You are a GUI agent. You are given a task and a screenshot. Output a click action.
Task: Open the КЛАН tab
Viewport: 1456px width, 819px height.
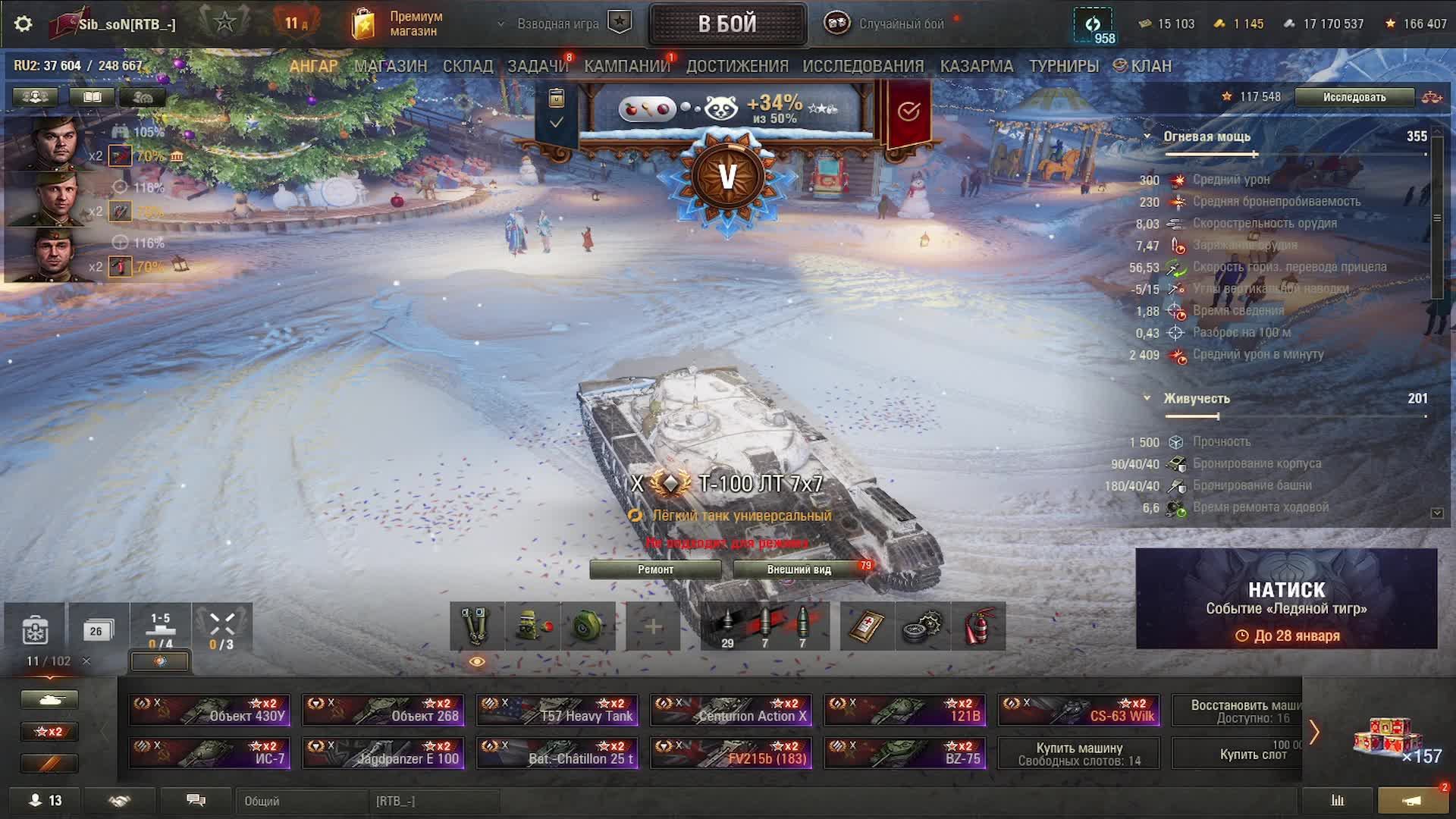click(1143, 66)
